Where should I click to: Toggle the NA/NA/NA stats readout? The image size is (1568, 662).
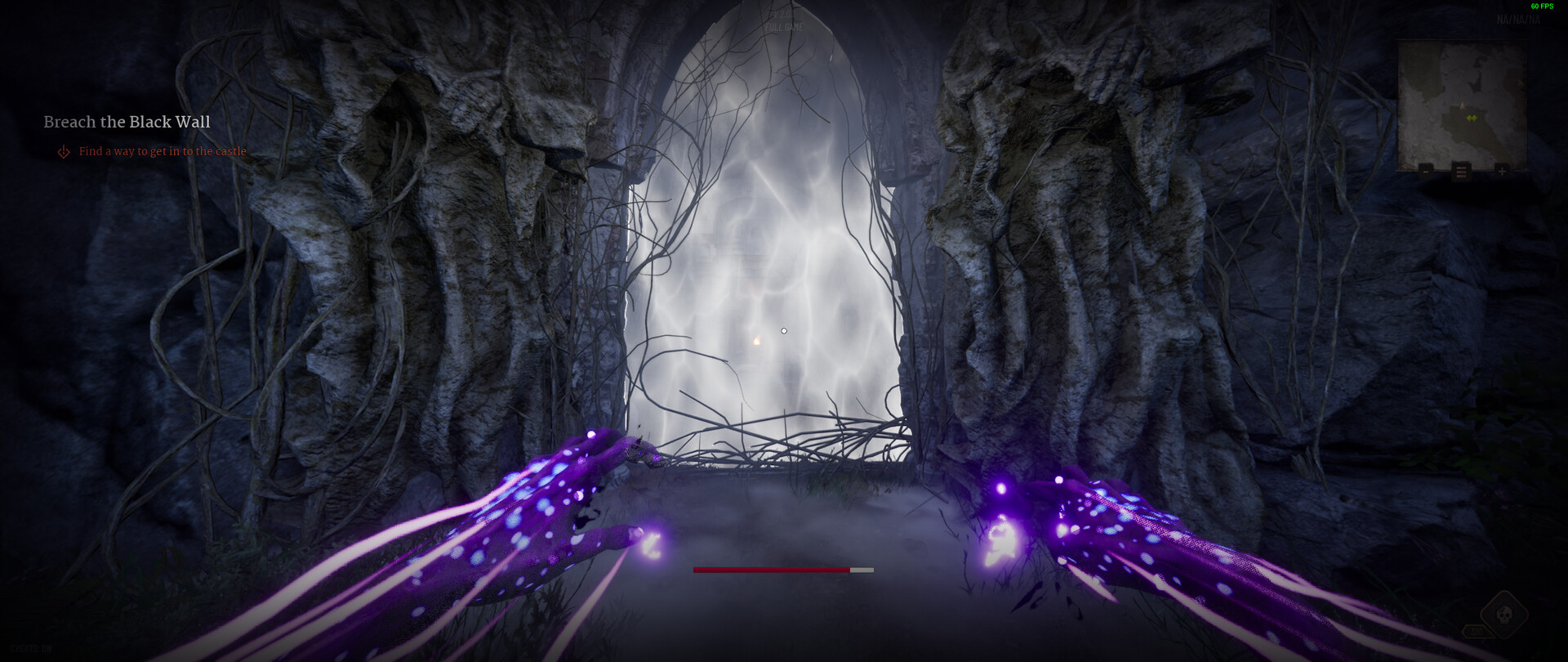[1519, 19]
